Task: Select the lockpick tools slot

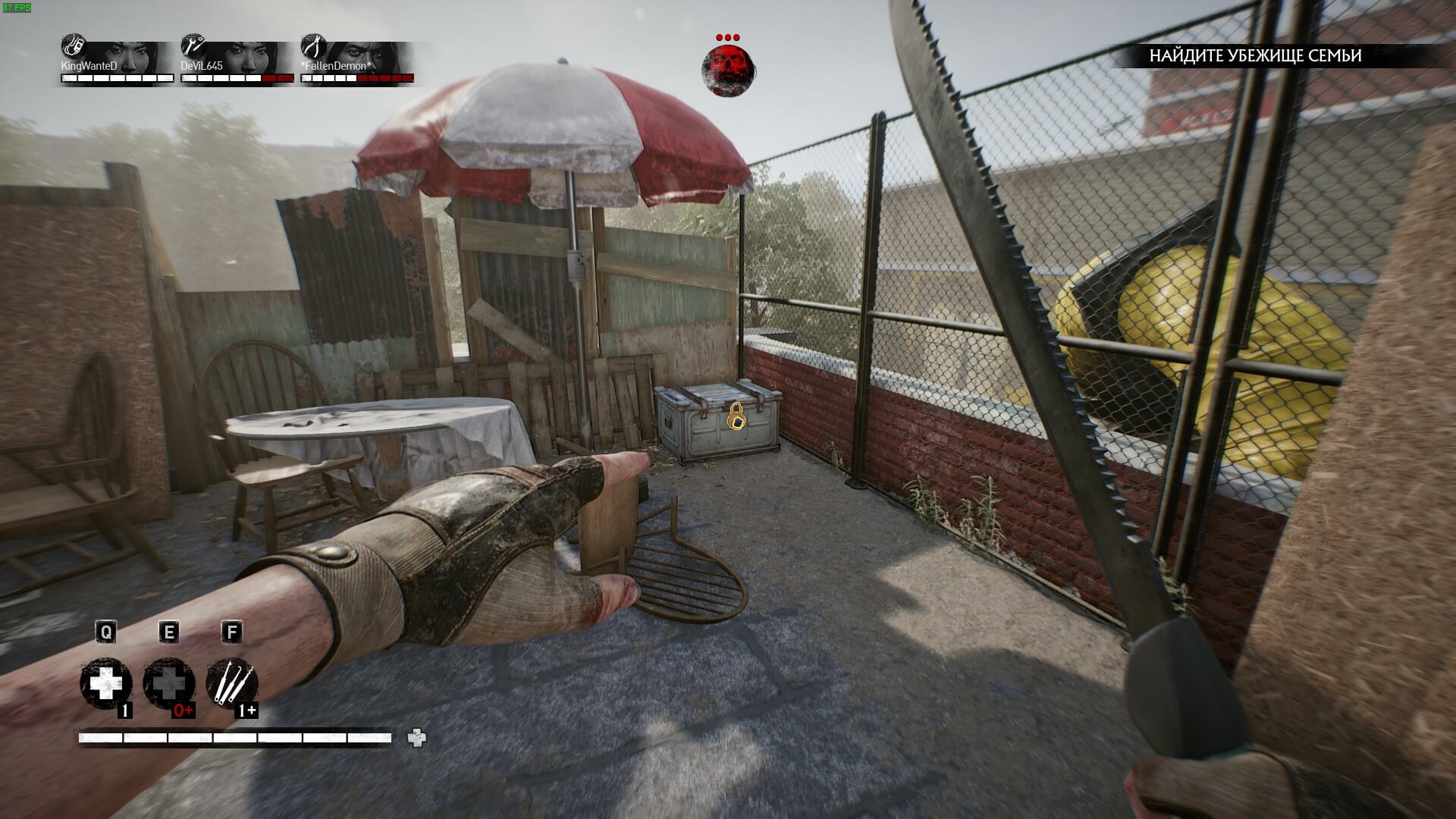Action: pos(231,684)
